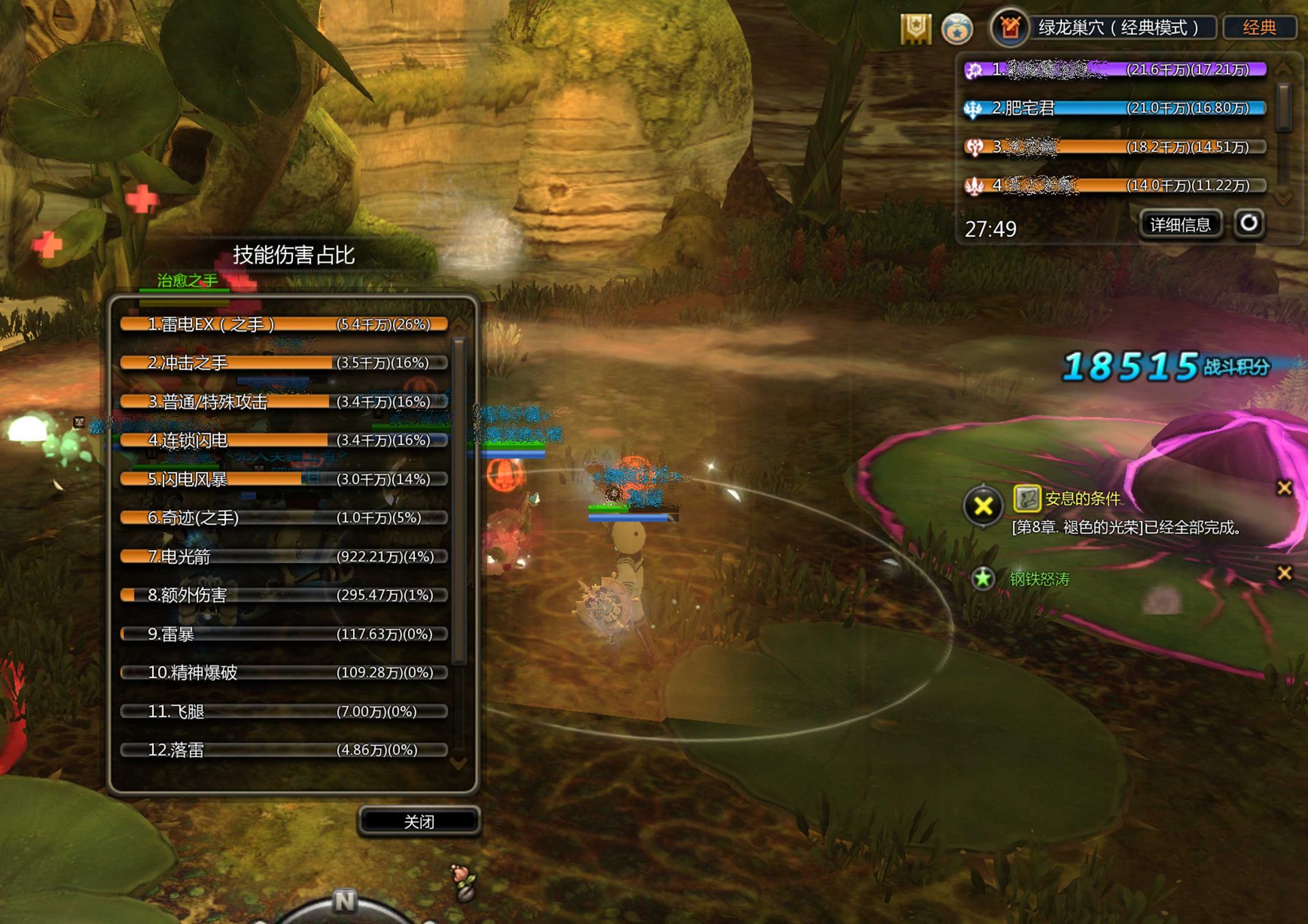Click the skill list's down scroll arrow
This screenshot has width=1308, height=924.
coord(459,764)
